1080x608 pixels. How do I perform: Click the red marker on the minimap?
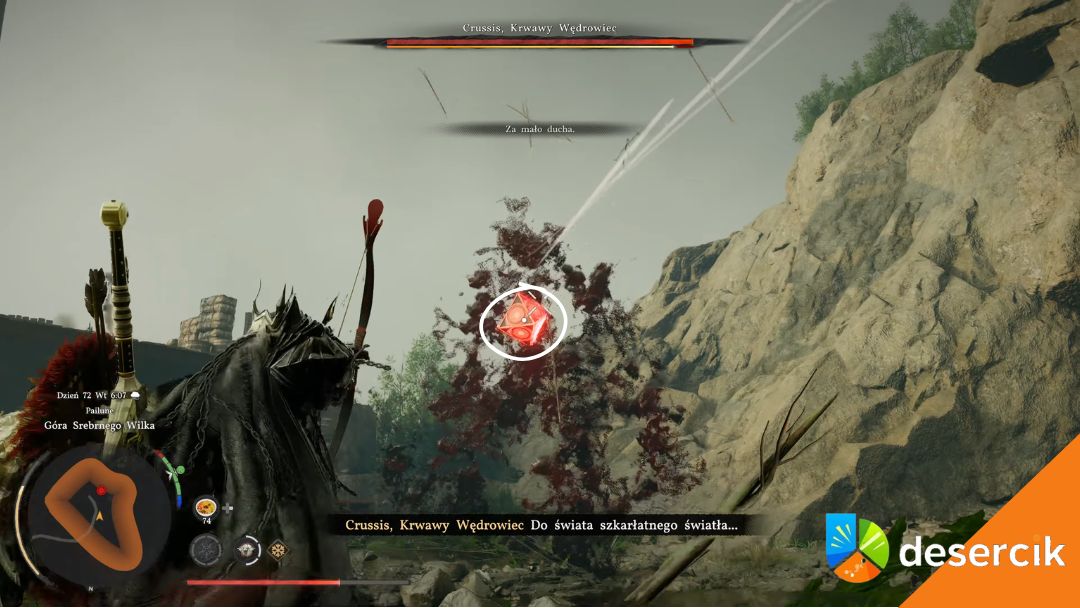pos(101,491)
